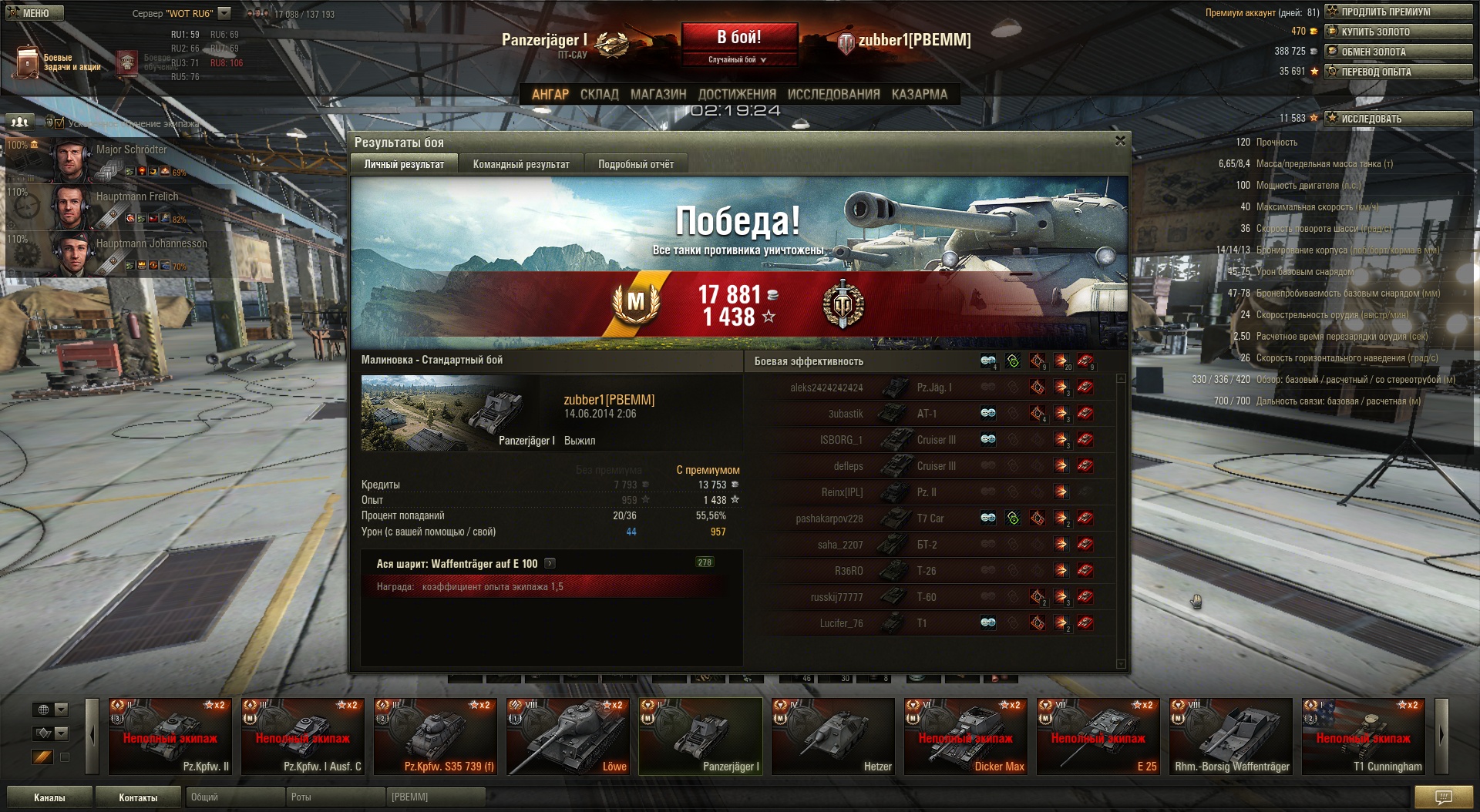Open the МАГАЗИН section
This screenshot has width=1480, height=812.
(x=658, y=95)
